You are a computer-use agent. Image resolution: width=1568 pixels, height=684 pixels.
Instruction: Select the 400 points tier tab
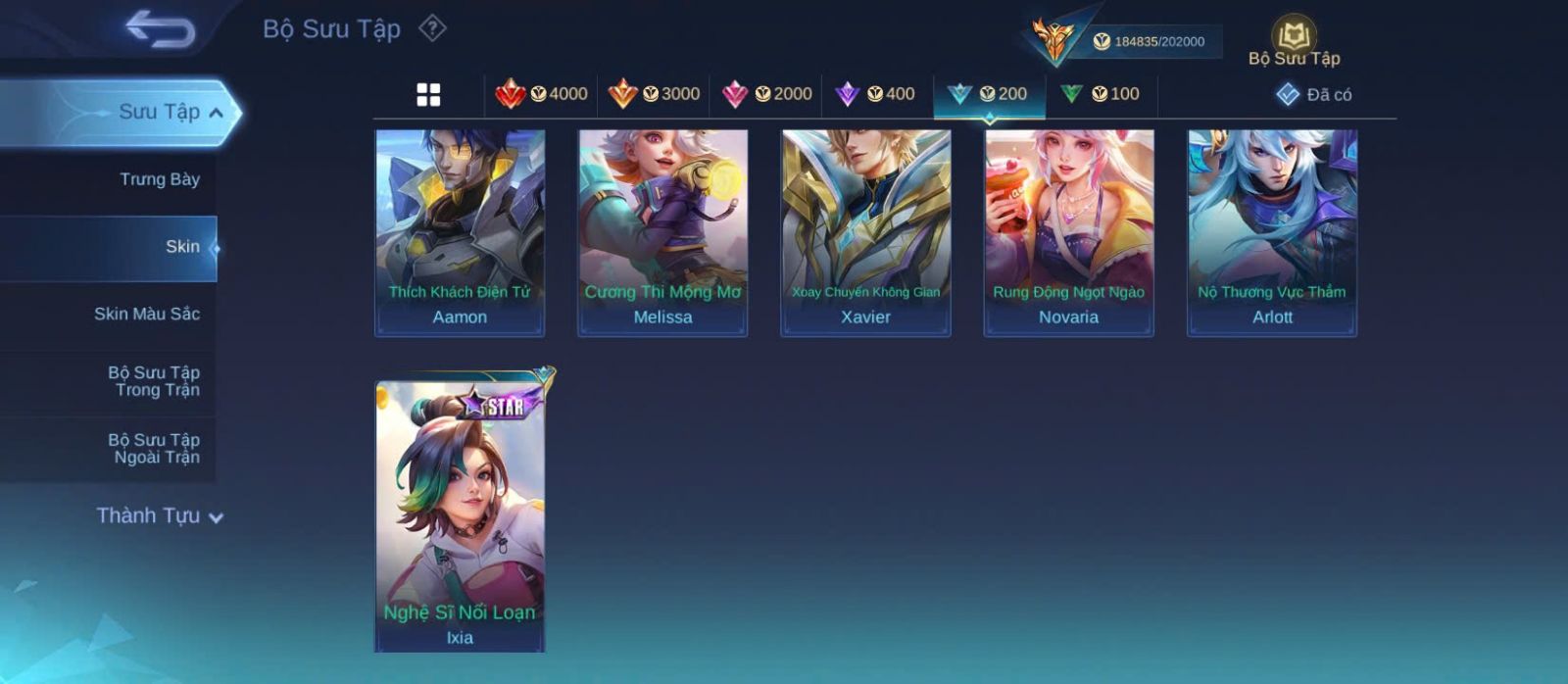[x=876, y=94]
